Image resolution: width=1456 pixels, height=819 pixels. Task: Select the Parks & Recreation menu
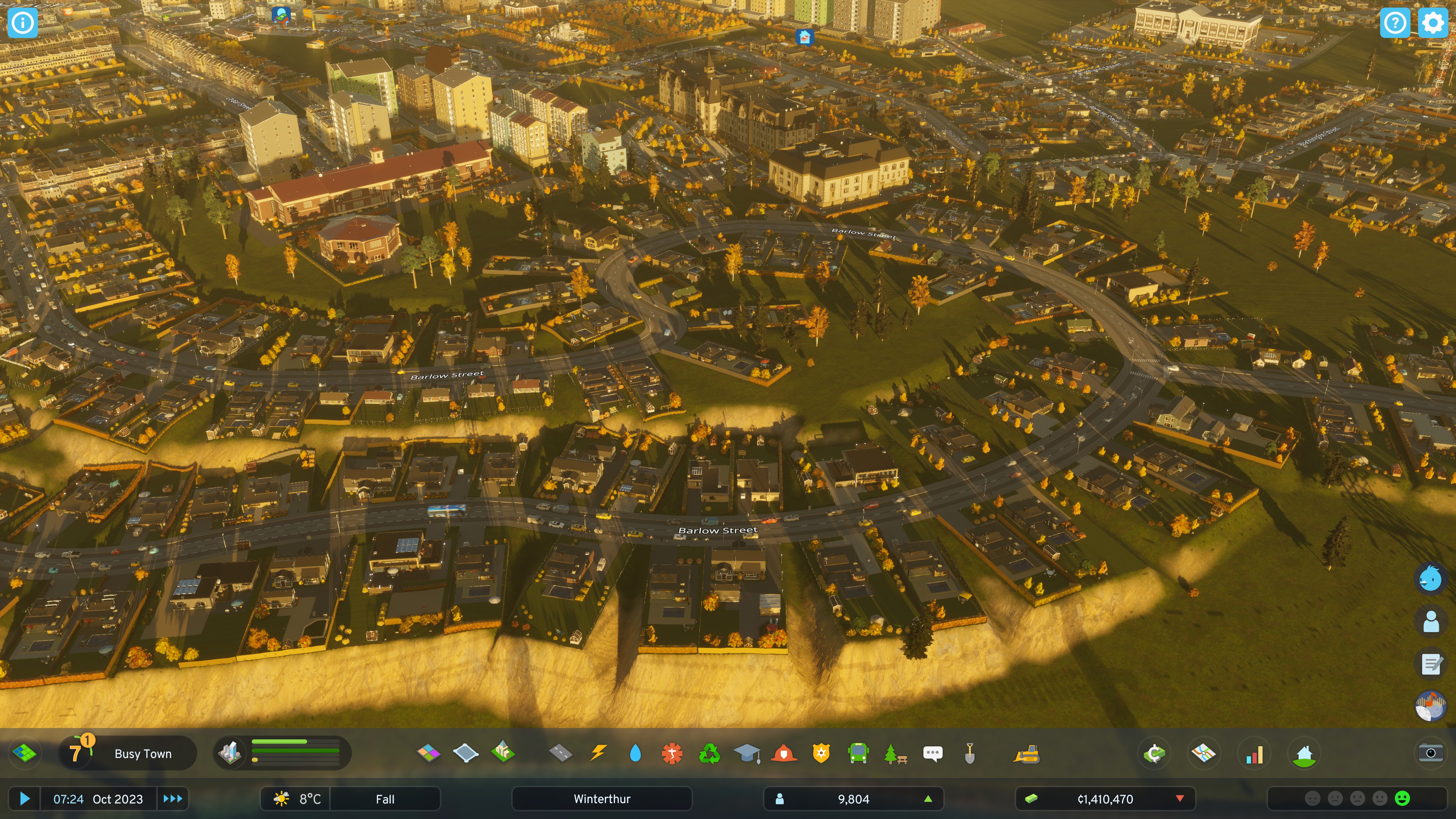[895, 753]
